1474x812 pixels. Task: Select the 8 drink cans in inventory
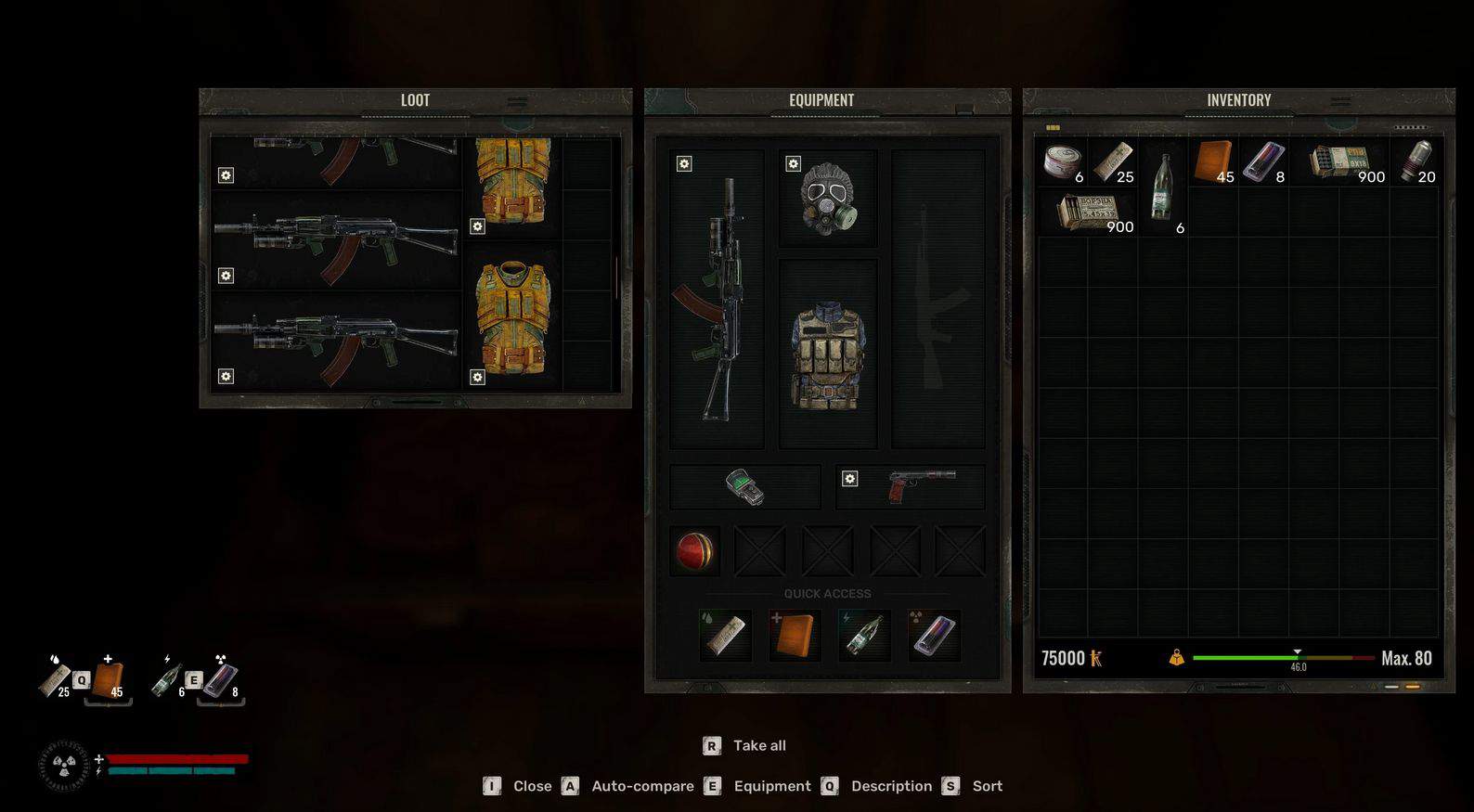tap(1263, 161)
